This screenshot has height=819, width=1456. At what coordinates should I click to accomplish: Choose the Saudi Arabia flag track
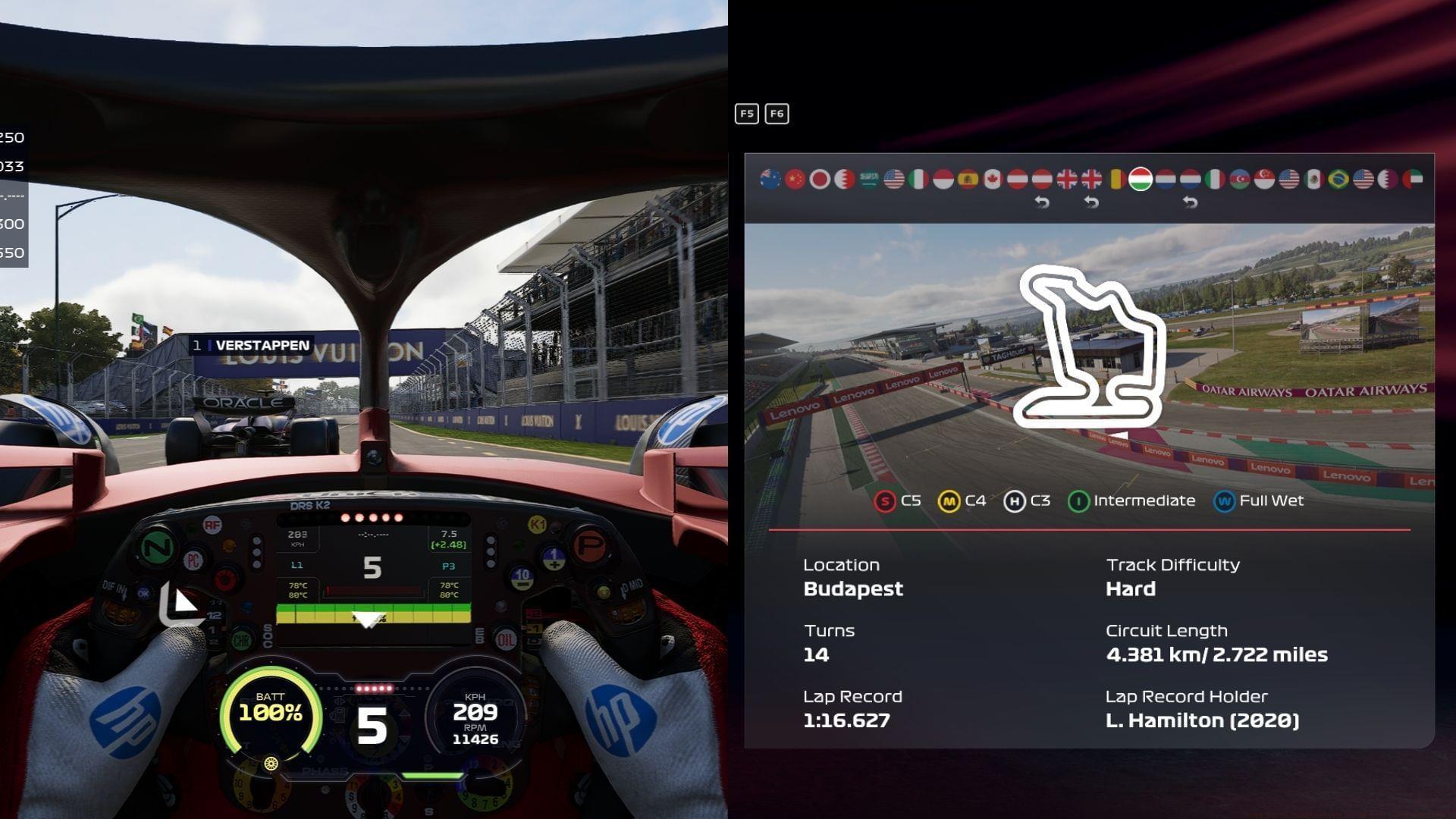click(x=869, y=179)
